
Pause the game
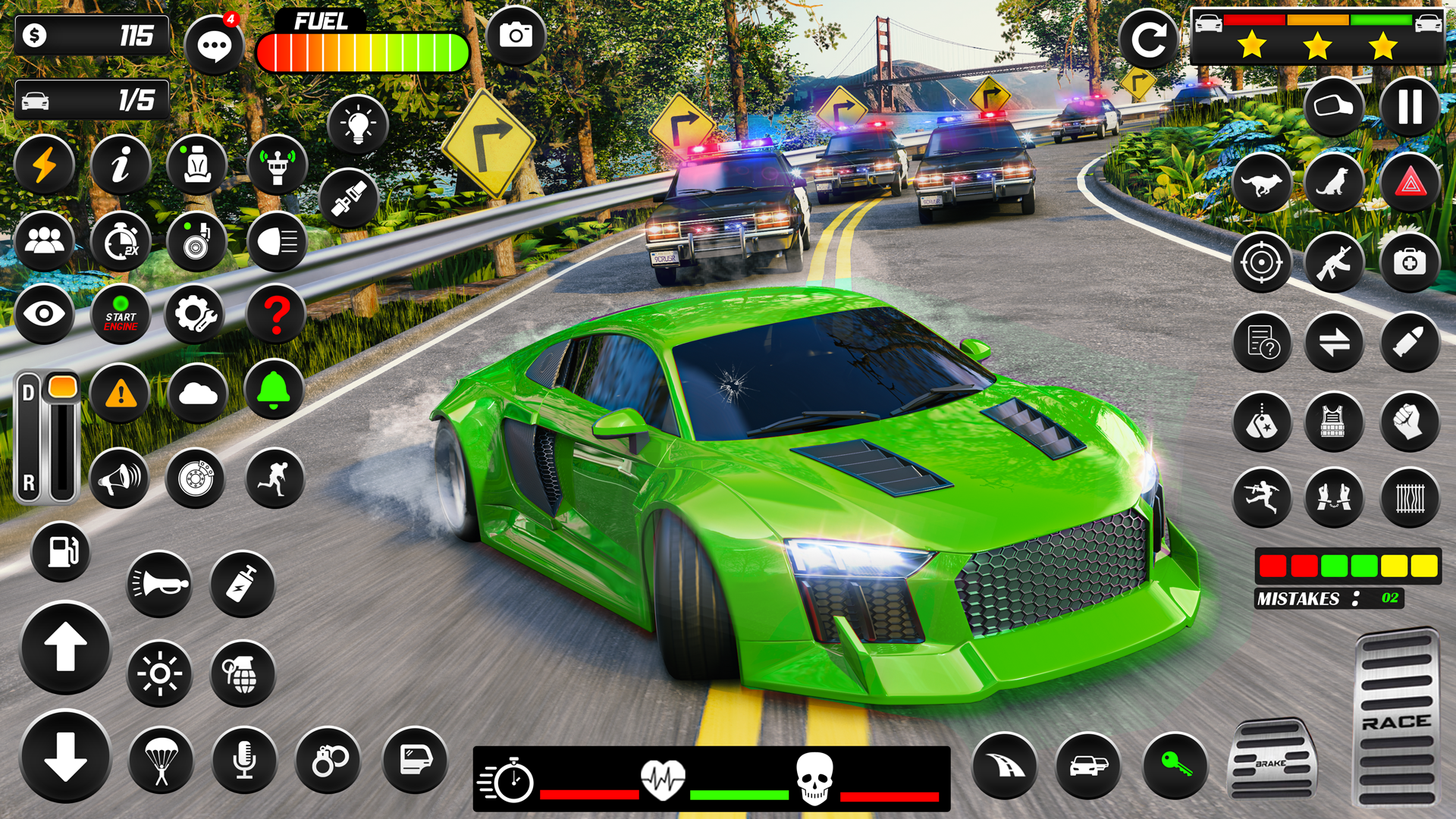1409,107
